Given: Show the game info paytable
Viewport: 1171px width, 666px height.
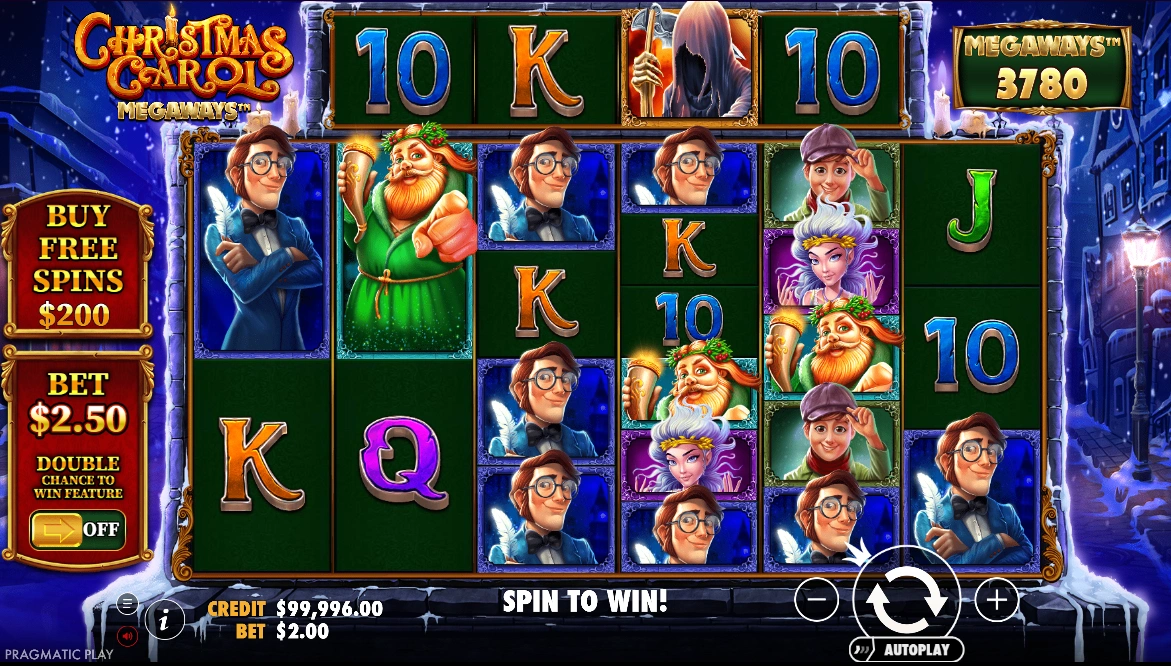Looking at the screenshot, I should point(164,620).
